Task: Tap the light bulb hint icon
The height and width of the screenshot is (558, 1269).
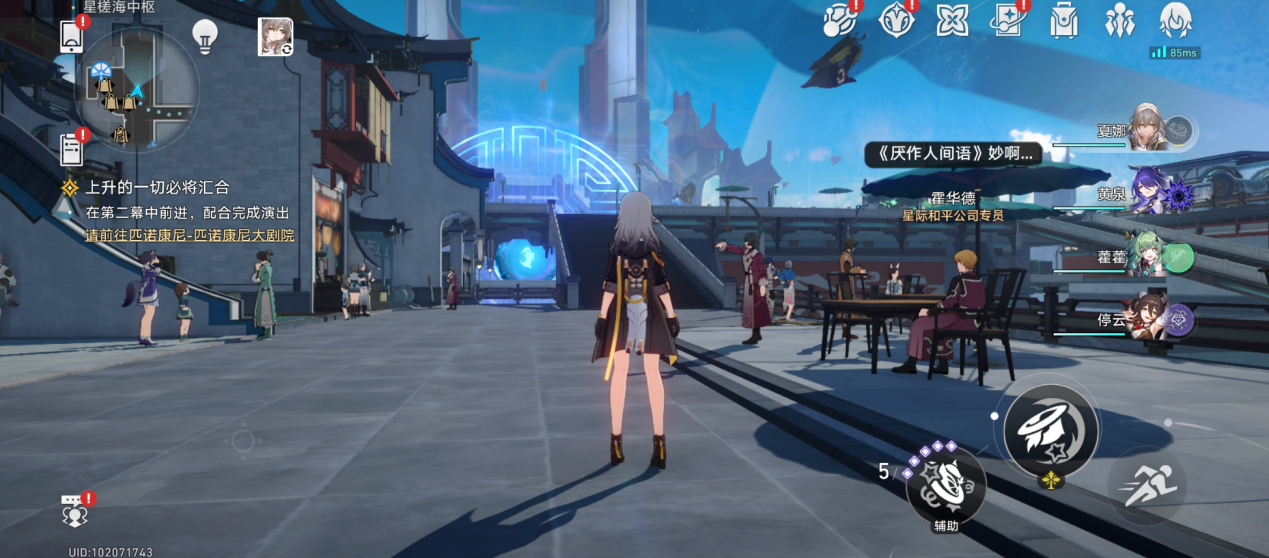Action: [x=205, y=36]
